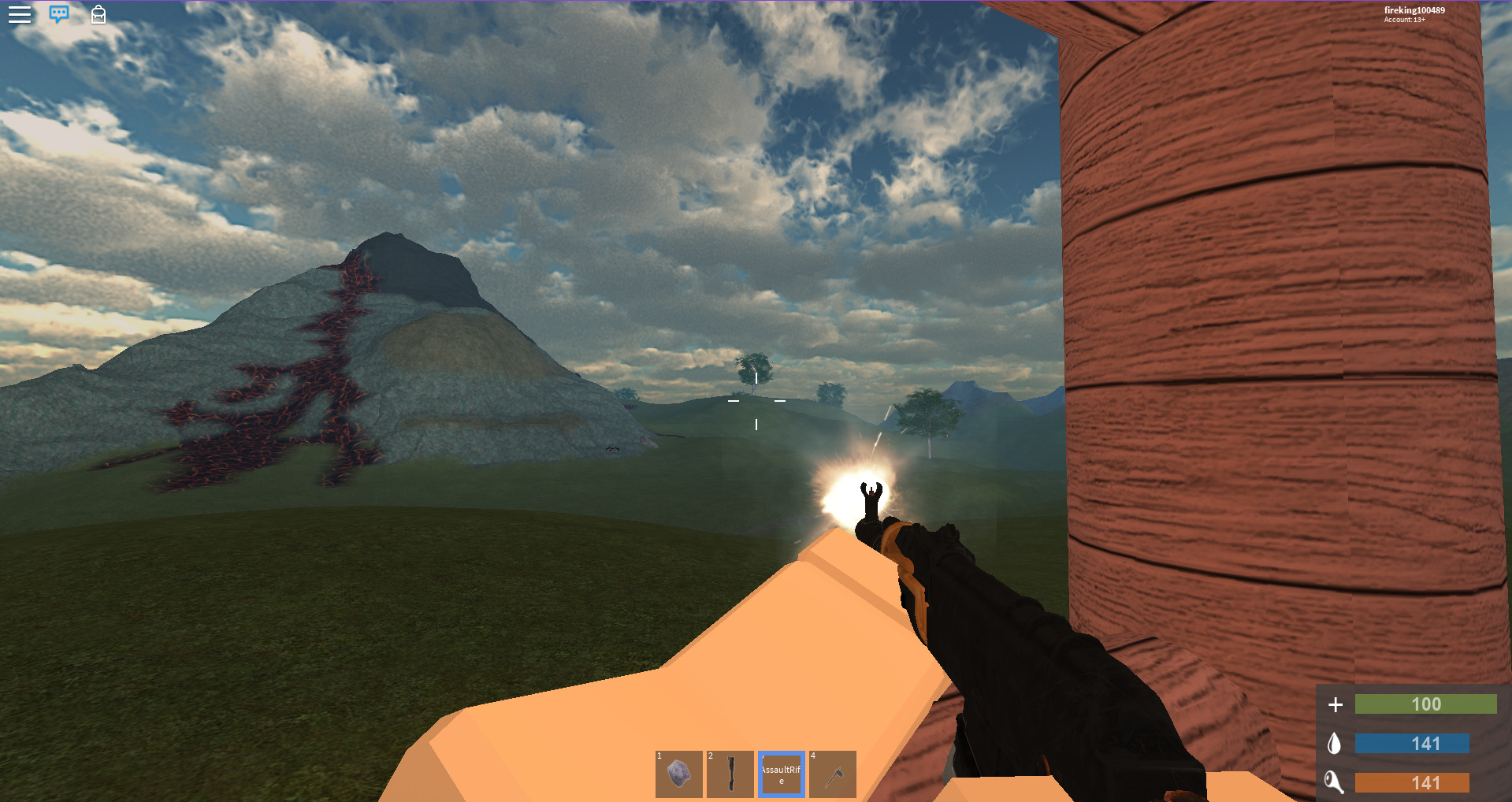Viewport: 1512px width, 802px height.
Task: Click the fireking100489 player name label
Action: [x=1414, y=10]
